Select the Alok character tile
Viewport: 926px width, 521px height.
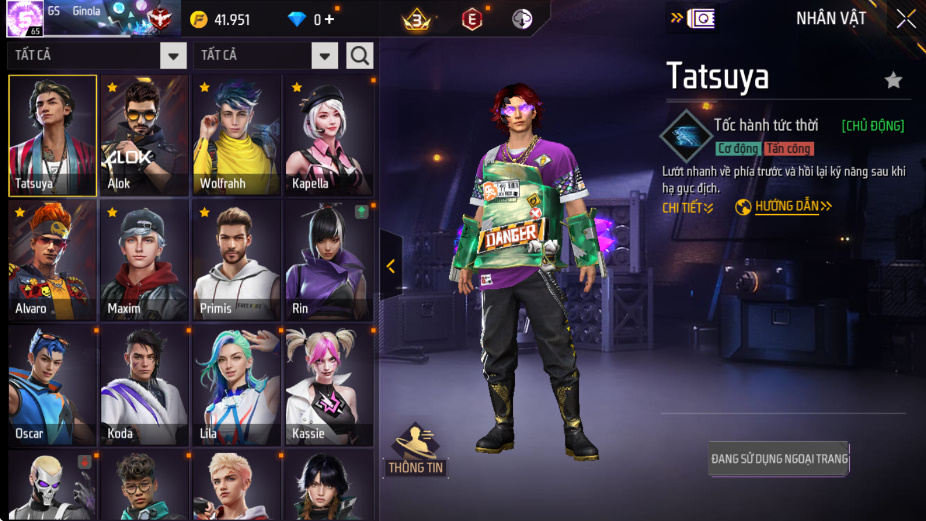pyautogui.click(x=144, y=135)
